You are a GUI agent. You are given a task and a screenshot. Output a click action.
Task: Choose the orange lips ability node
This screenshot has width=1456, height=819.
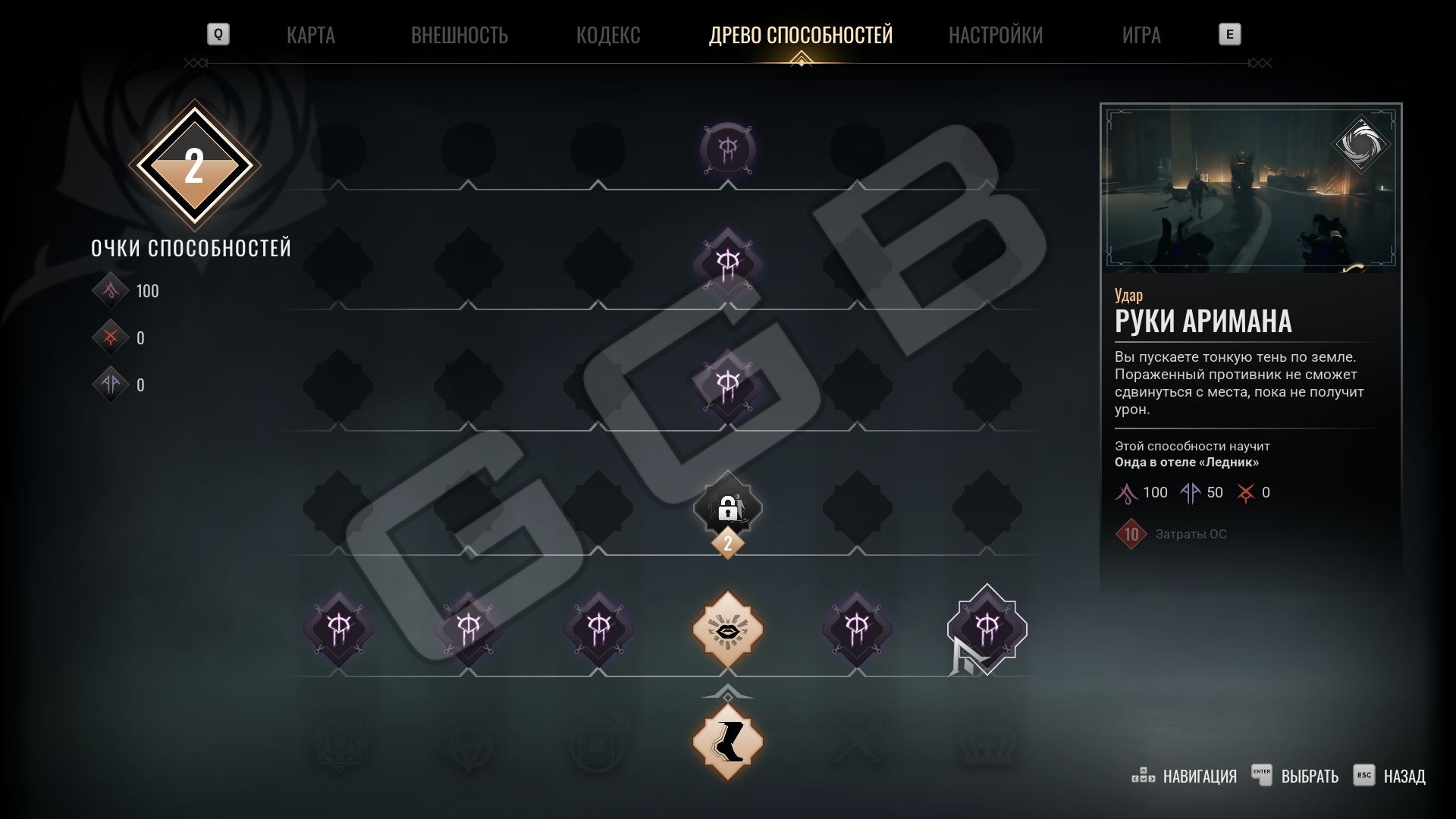click(727, 629)
